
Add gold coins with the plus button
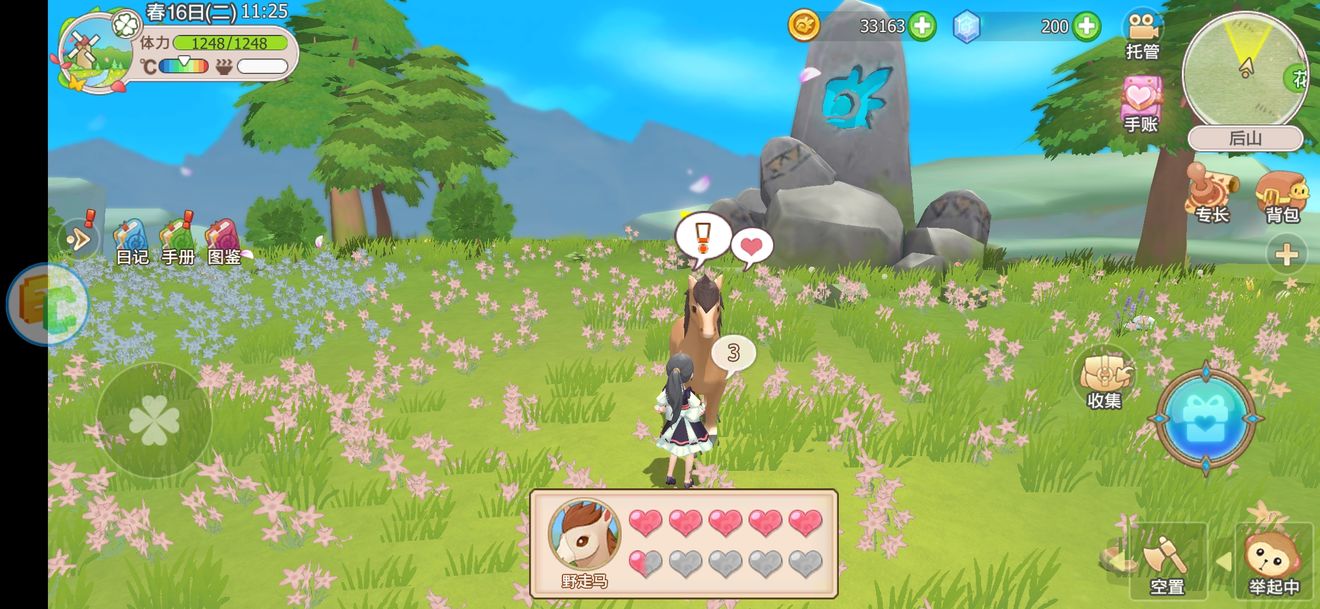point(922,27)
